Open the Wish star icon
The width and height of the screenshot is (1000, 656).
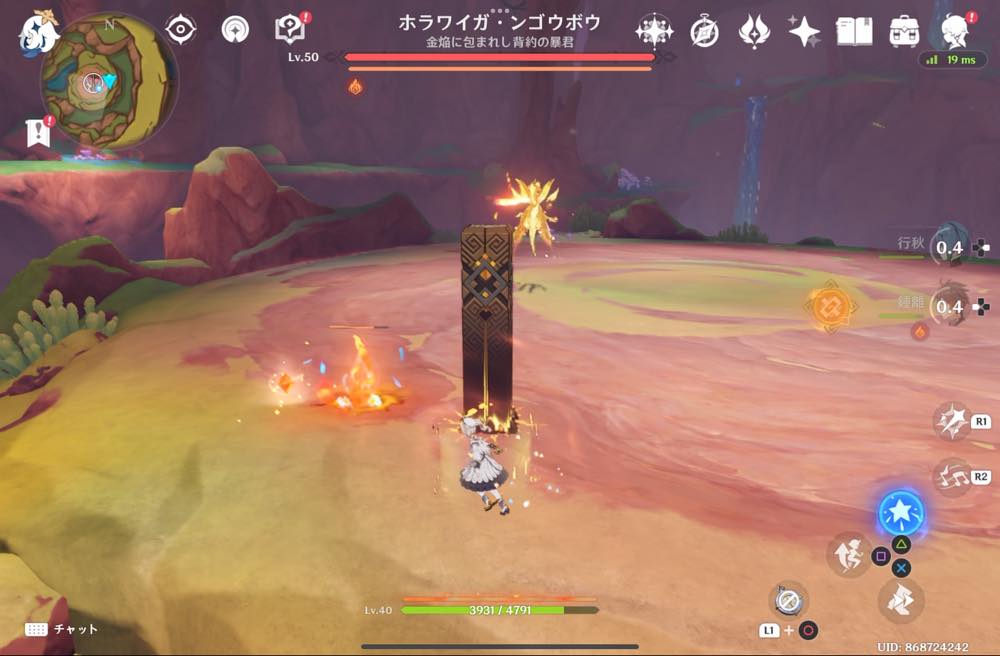(653, 31)
